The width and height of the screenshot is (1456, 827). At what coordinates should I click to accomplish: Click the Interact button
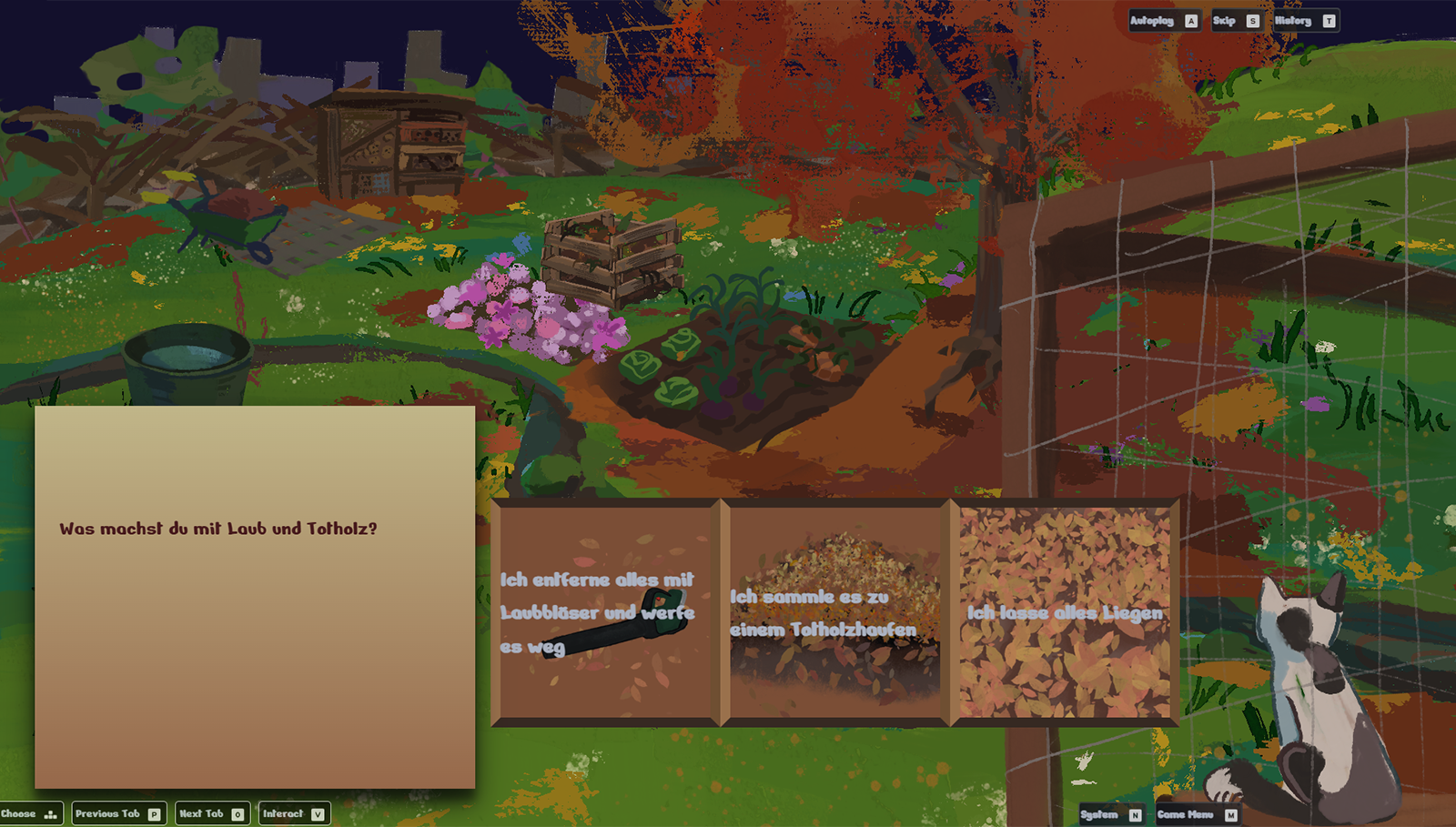click(x=293, y=813)
